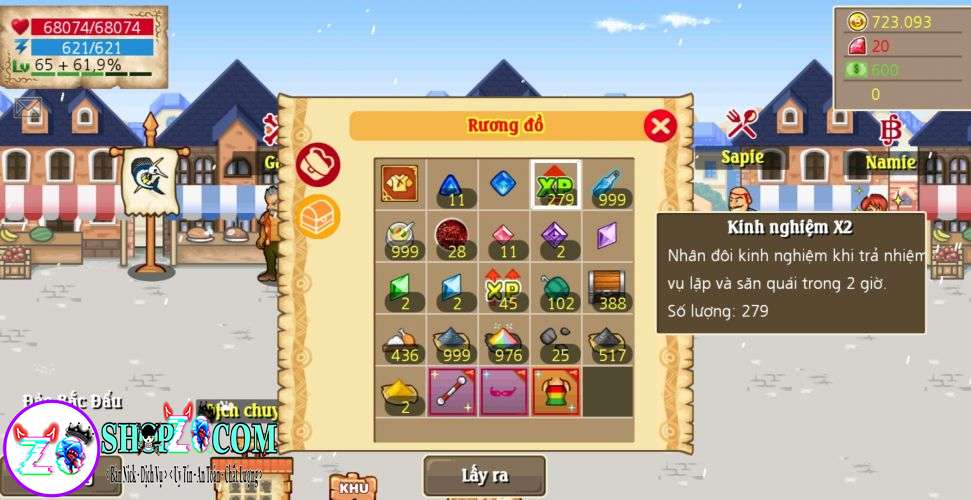Select the pink gem stack of 11
This screenshot has height=500, width=971.
[x=504, y=237]
